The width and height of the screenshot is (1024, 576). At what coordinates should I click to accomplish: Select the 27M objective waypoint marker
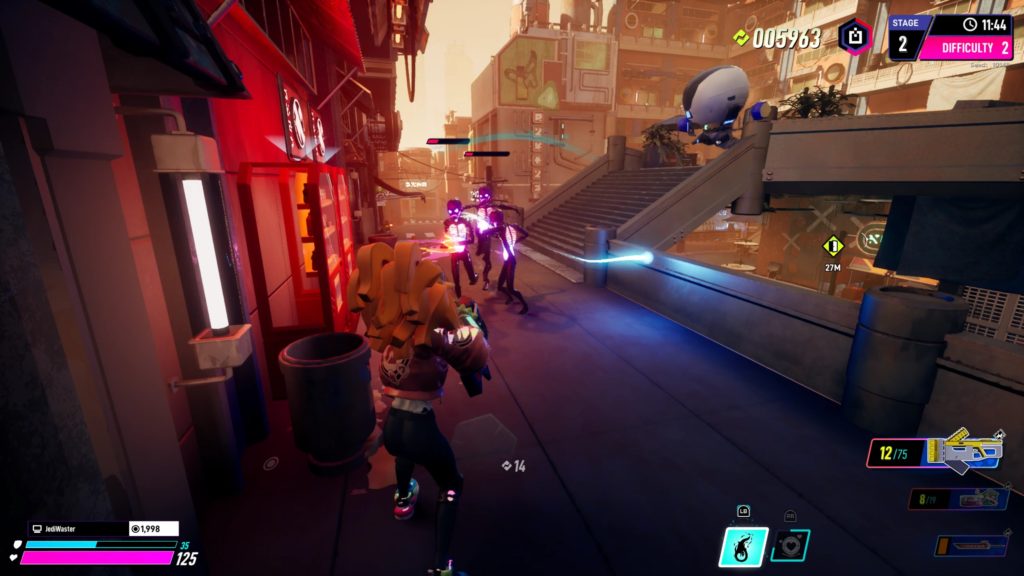coord(832,246)
